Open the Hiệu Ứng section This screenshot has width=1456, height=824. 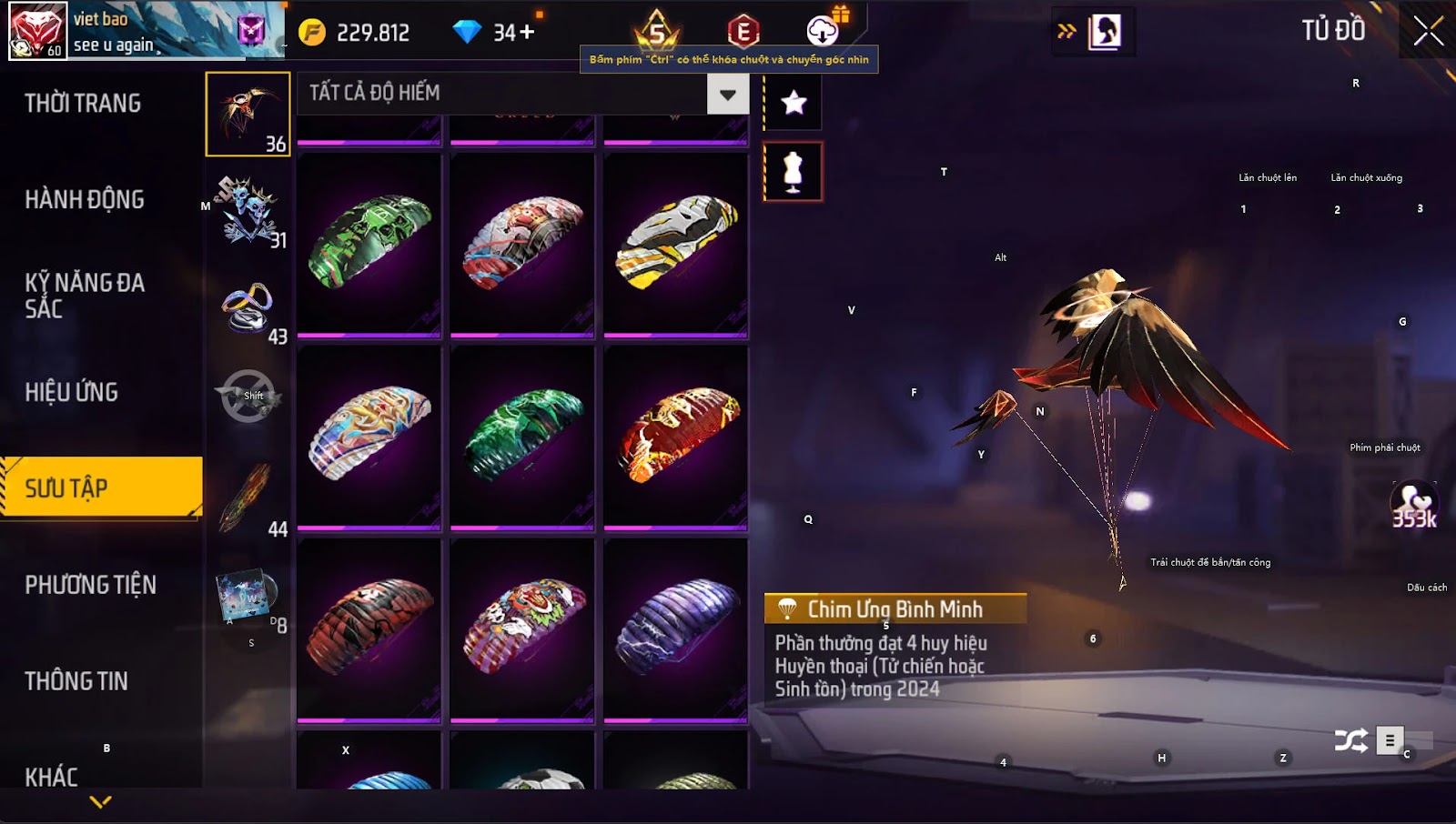[x=72, y=392]
